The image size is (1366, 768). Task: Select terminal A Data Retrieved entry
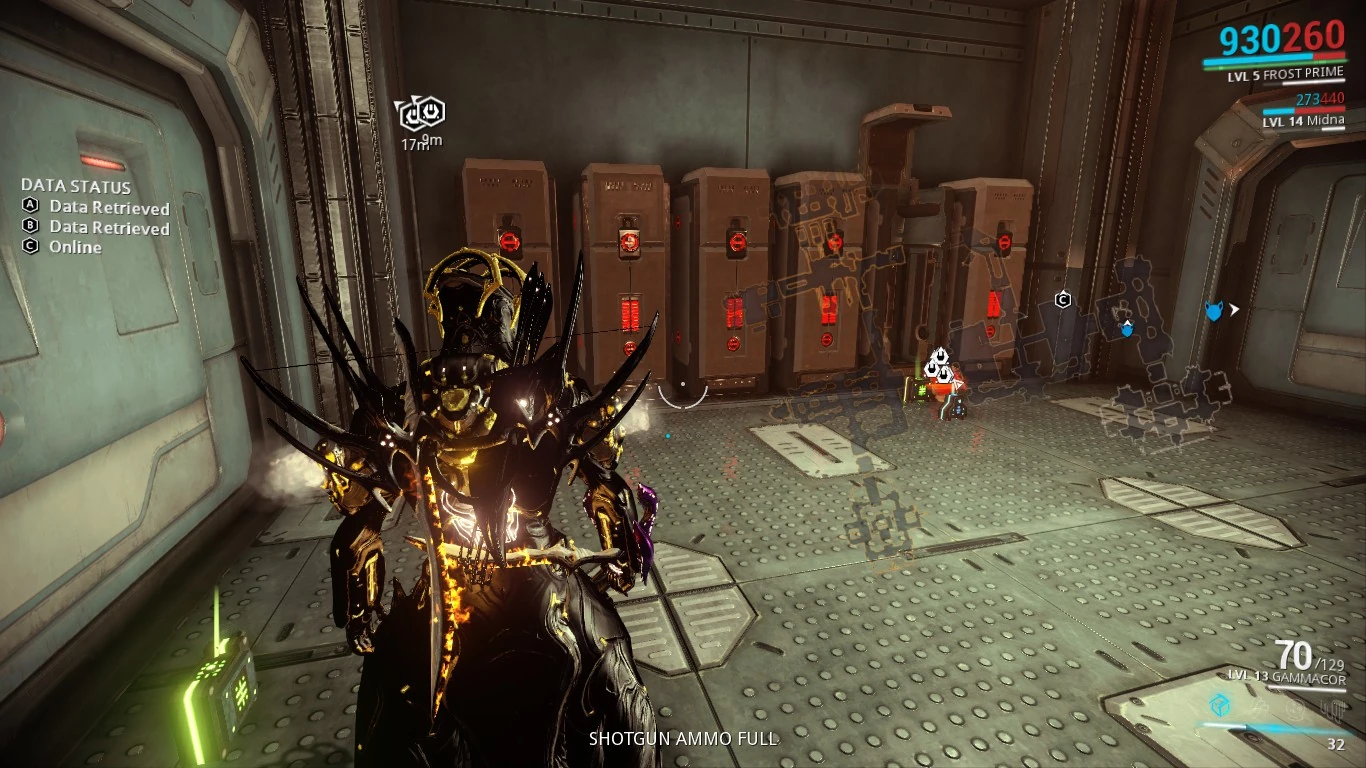[x=96, y=207]
